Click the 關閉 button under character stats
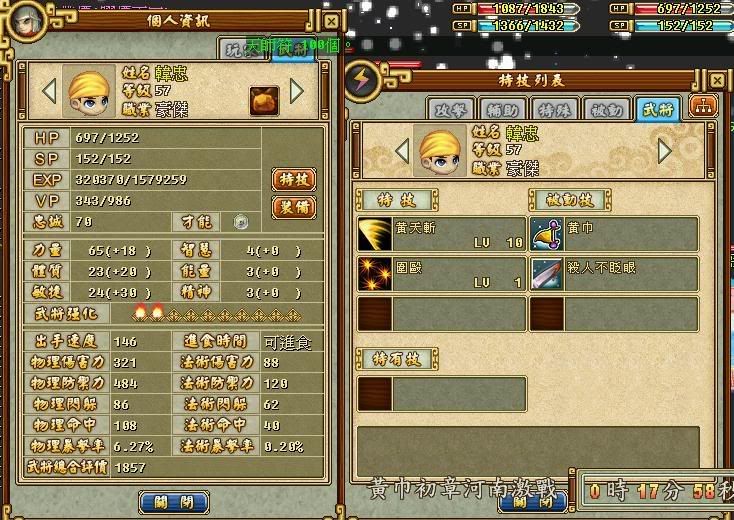 [x=173, y=502]
